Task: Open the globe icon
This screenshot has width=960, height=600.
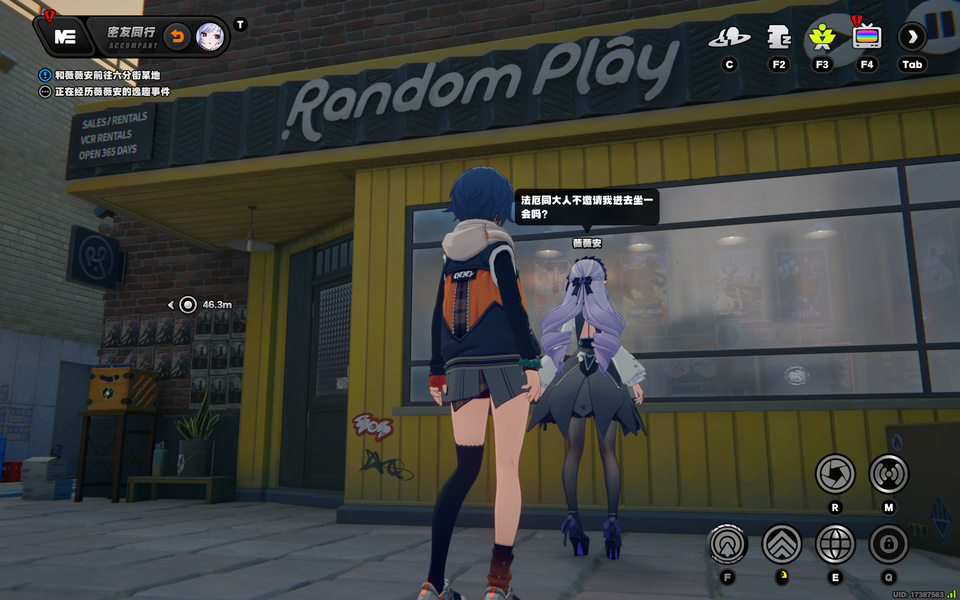Action: [x=835, y=544]
